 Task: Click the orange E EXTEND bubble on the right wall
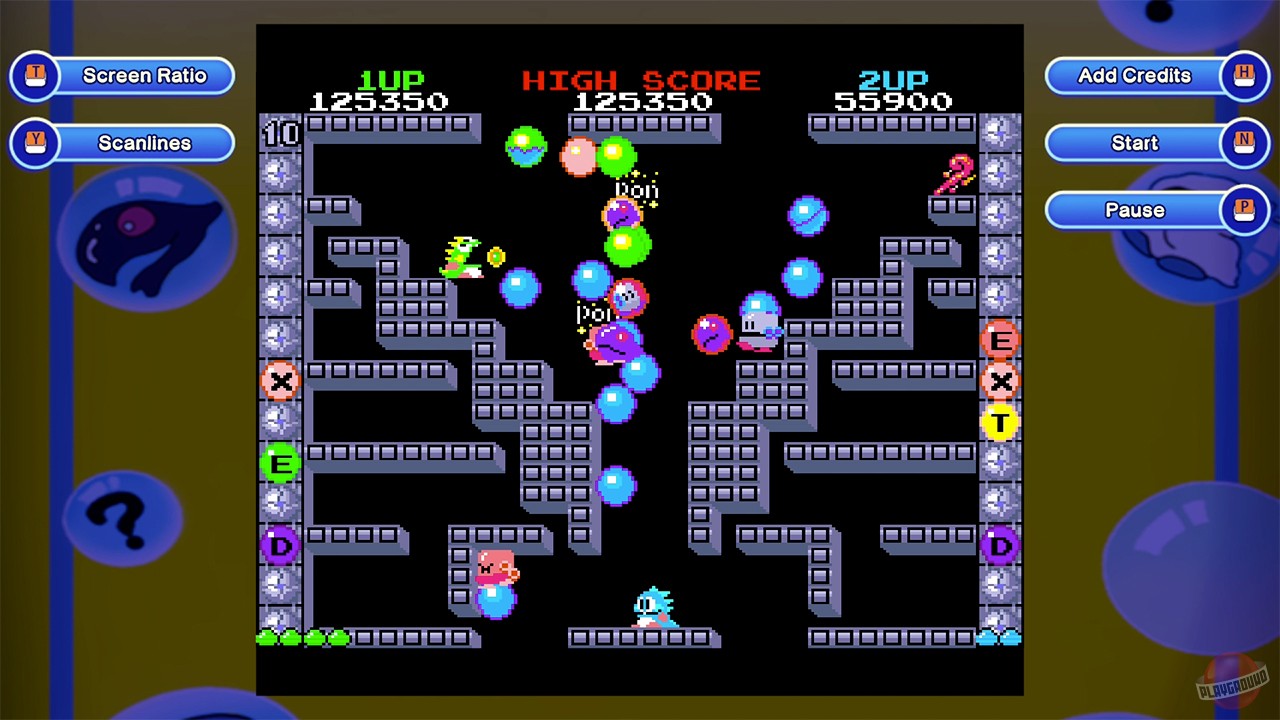click(1001, 341)
